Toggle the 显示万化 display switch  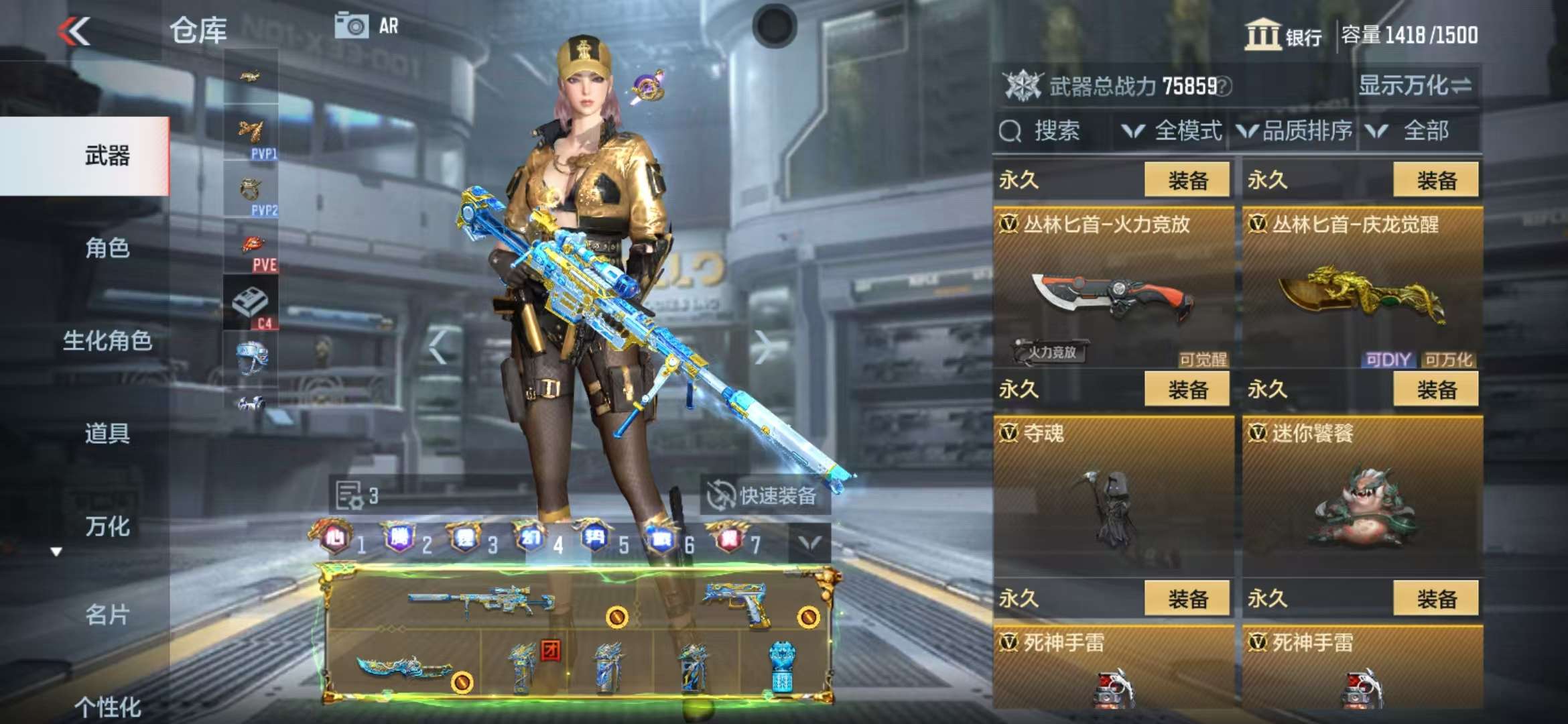(1414, 86)
